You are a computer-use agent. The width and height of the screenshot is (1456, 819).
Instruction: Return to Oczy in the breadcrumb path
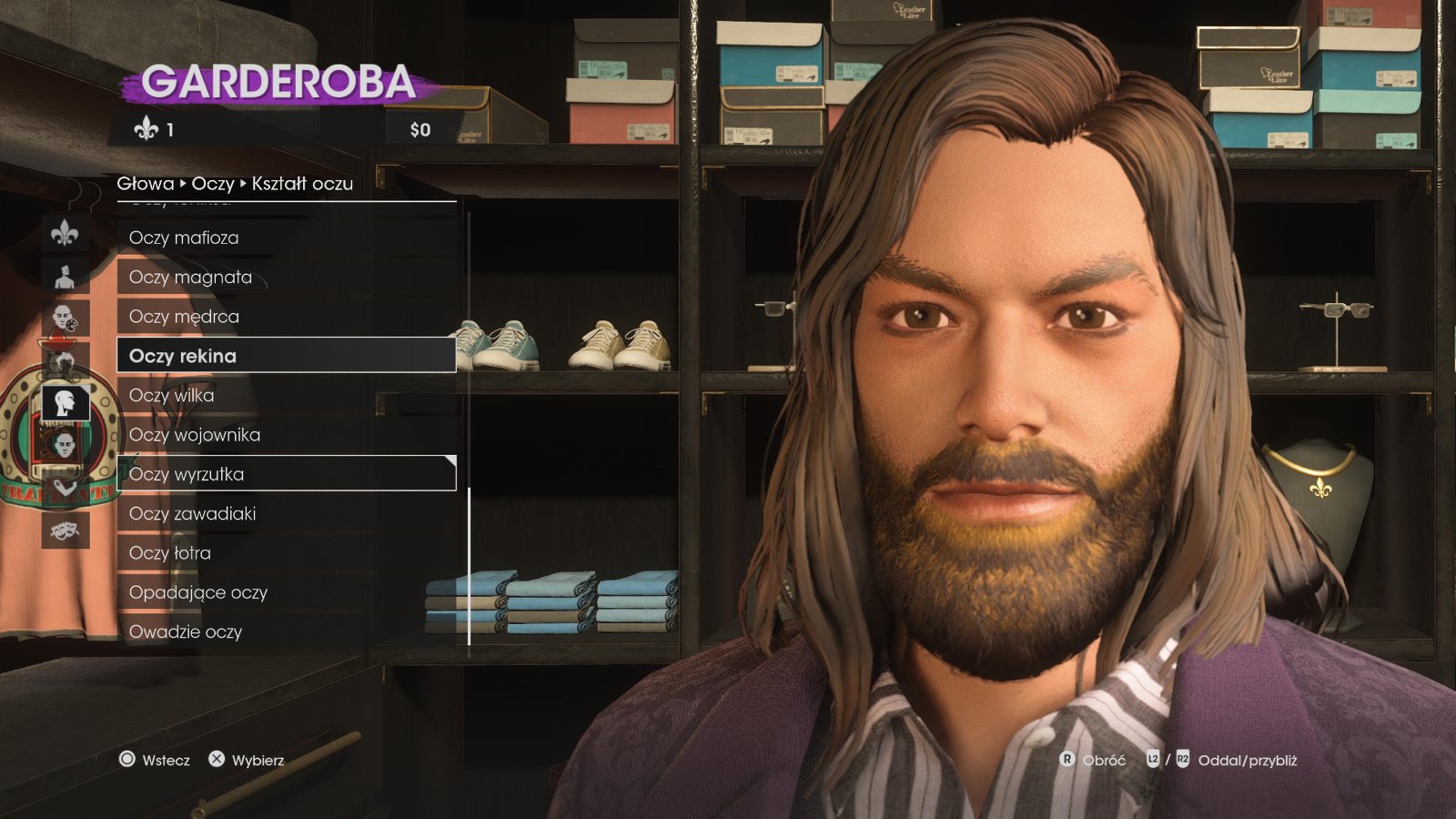pos(213,184)
